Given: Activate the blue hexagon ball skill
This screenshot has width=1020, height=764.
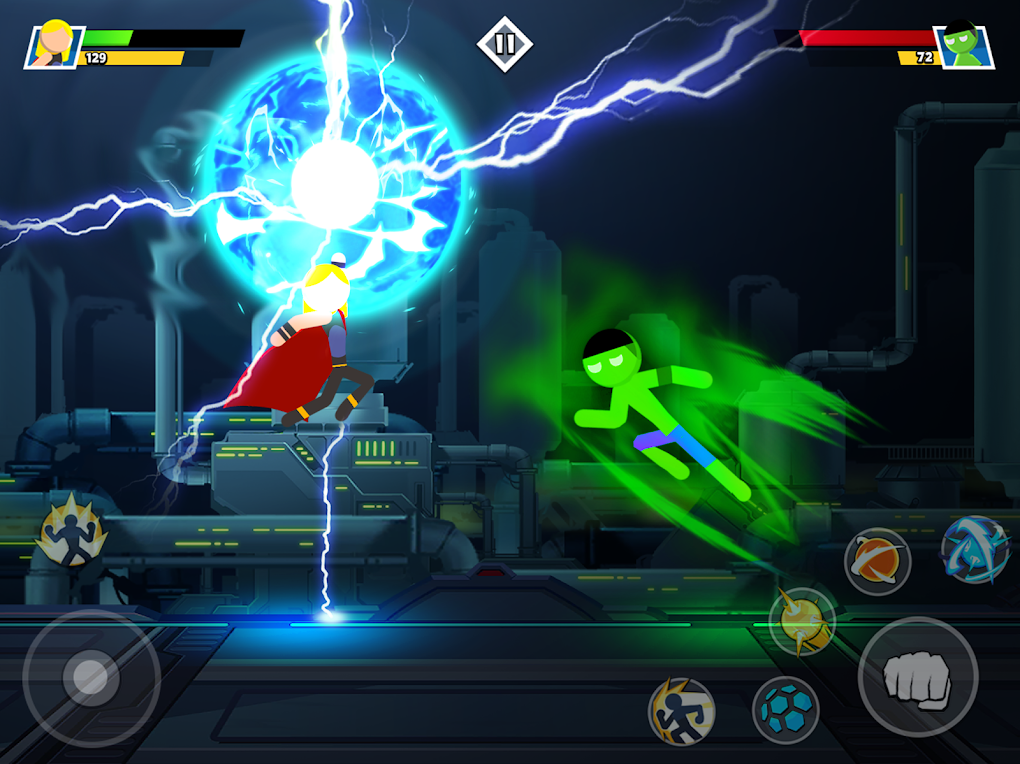Looking at the screenshot, I should [x=785, y=710].
